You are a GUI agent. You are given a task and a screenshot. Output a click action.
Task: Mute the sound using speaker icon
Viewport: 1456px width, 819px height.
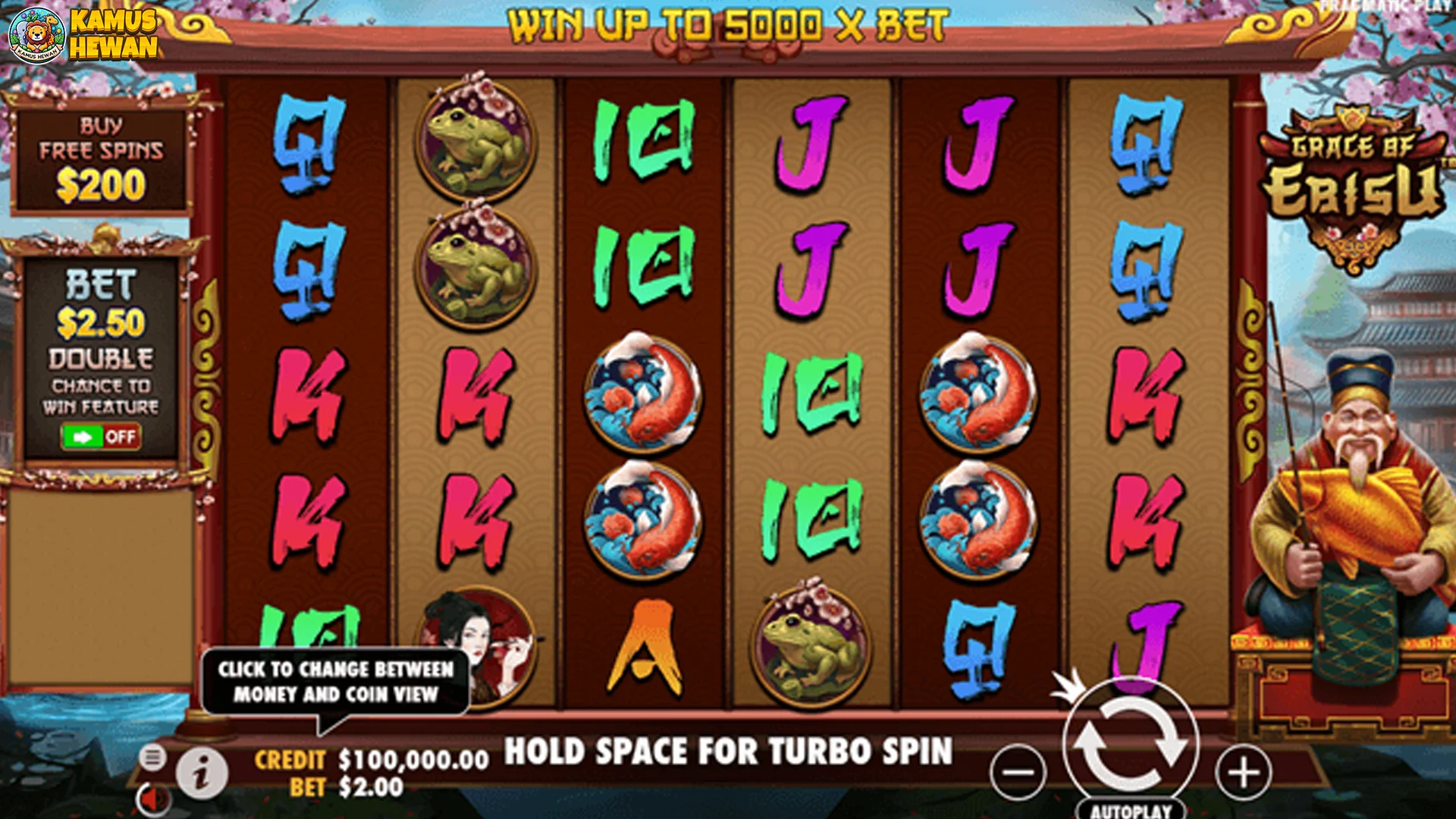154,800
